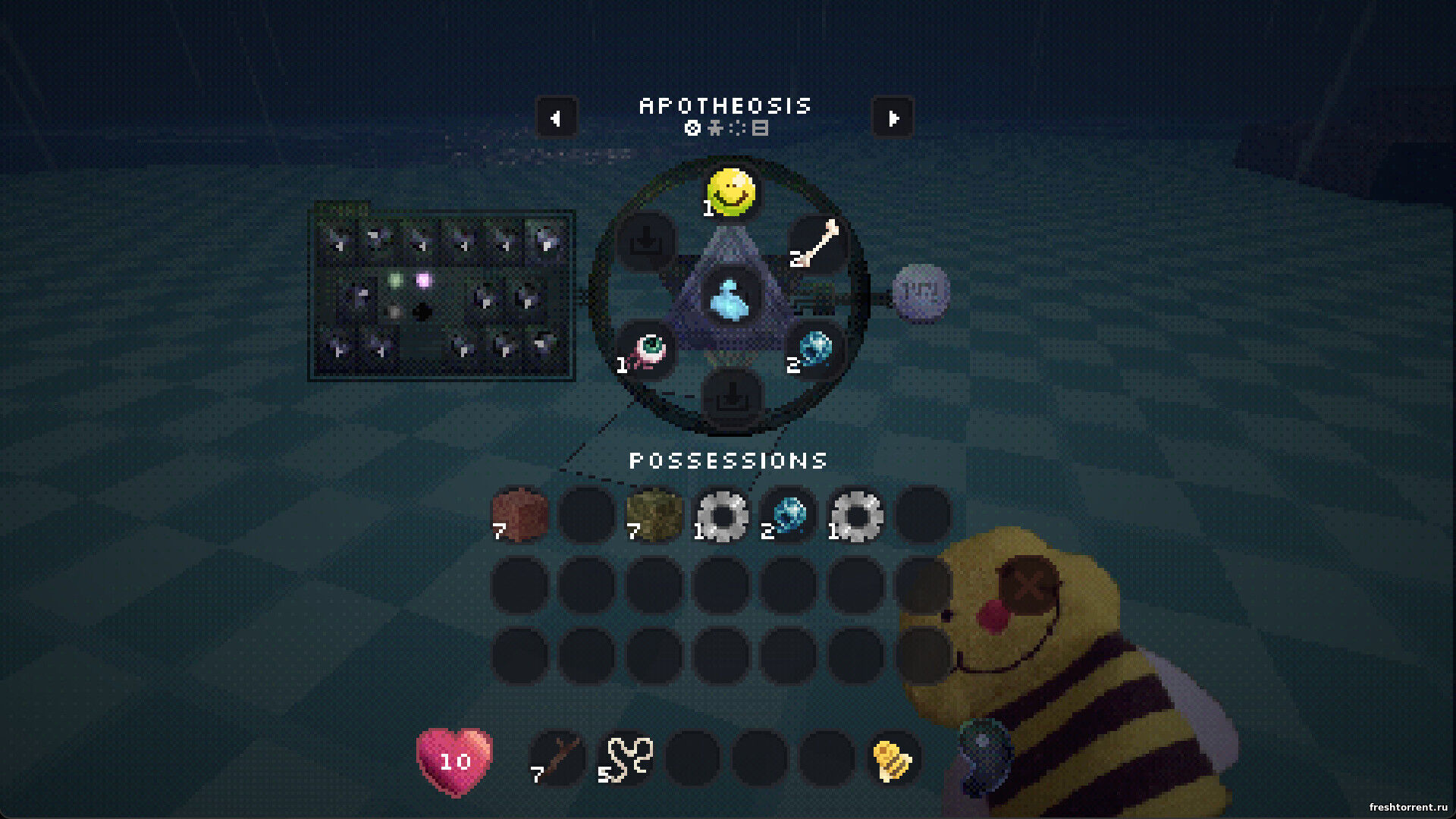Activate the round purple button beside the wheel
1456x819 pixels.
point(921,292)
